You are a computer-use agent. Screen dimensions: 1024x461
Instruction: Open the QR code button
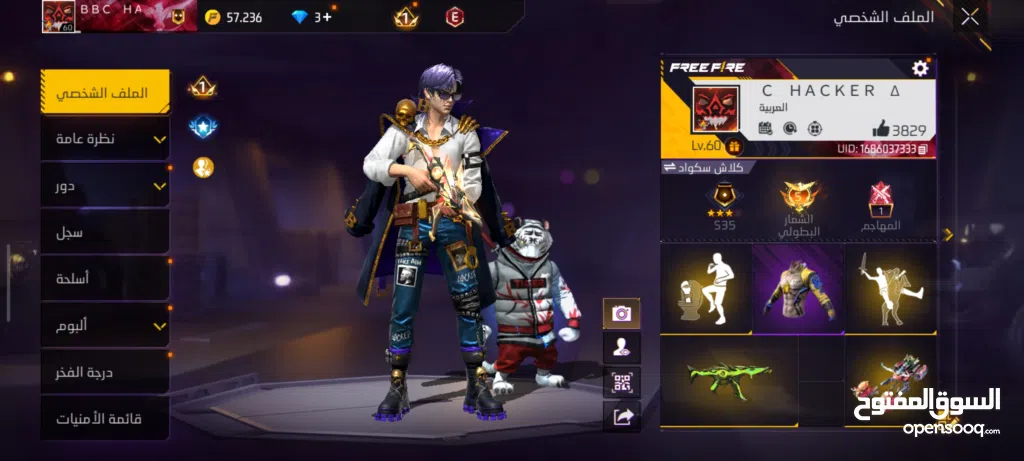621,380
